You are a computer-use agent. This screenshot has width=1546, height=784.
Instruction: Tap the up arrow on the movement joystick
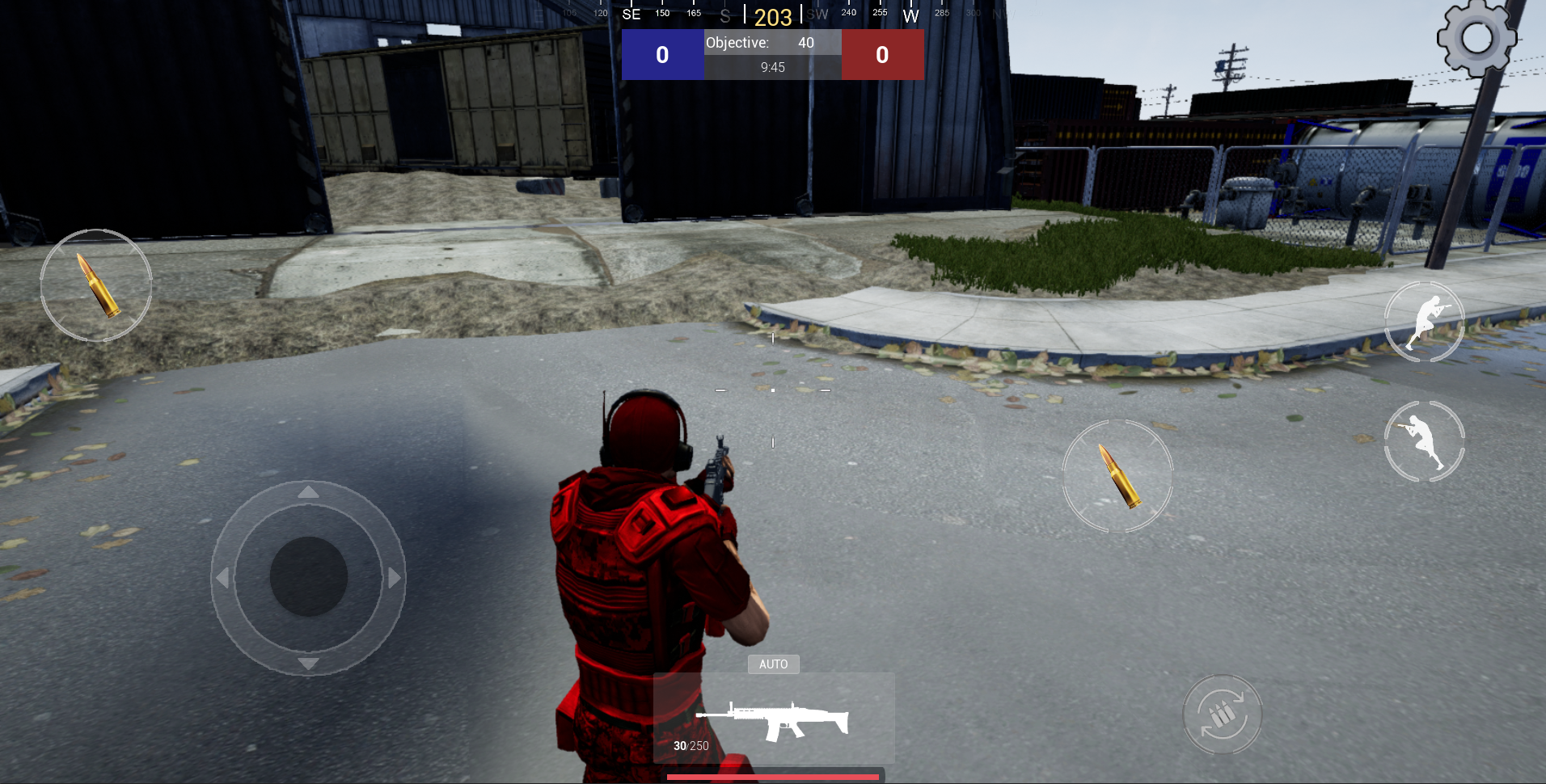click(x=308, y=491)
